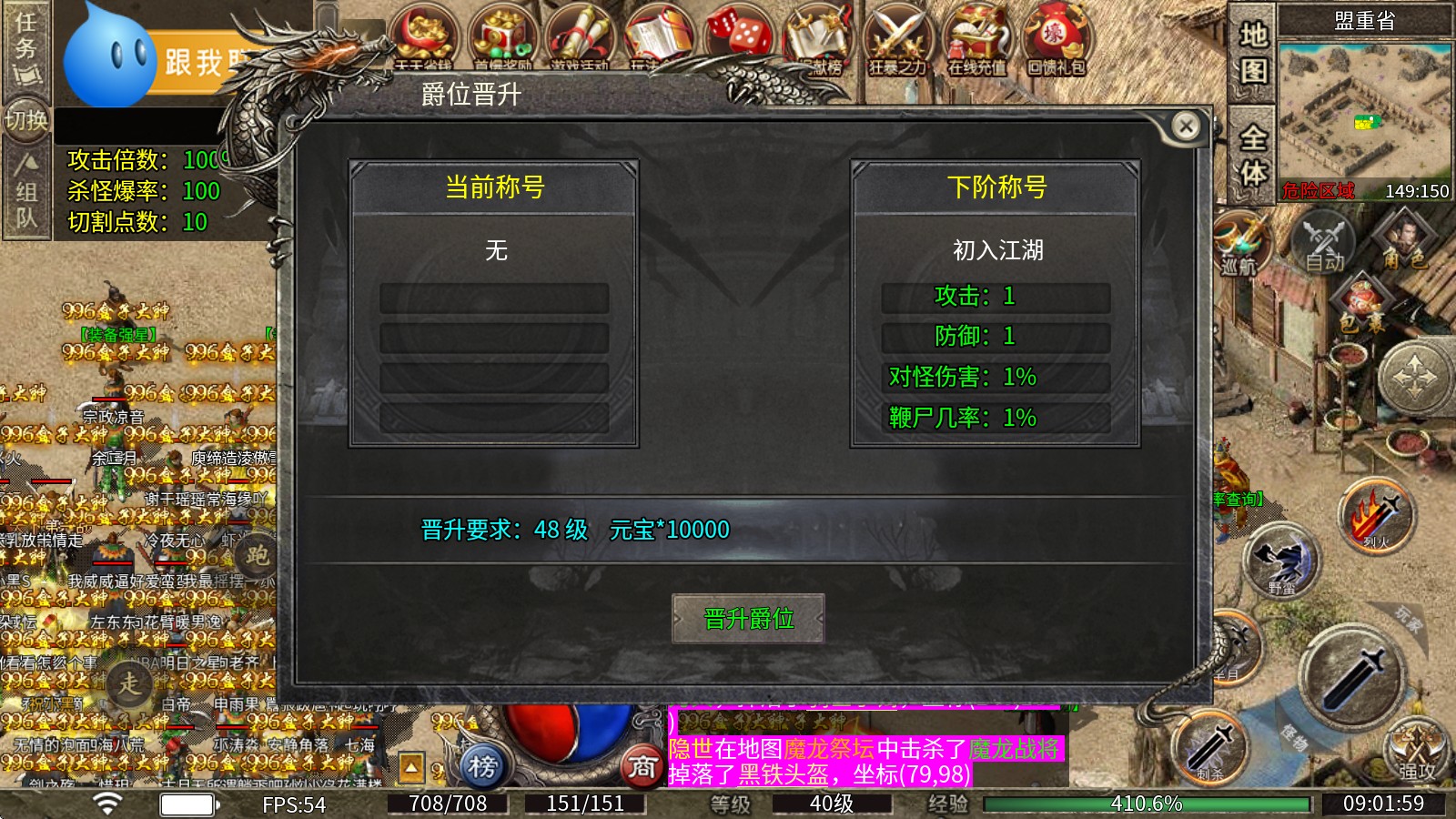Open the 首爆奖励 reward icon
This screenshot has height=819, width=1456.
[x=501, y=36]
